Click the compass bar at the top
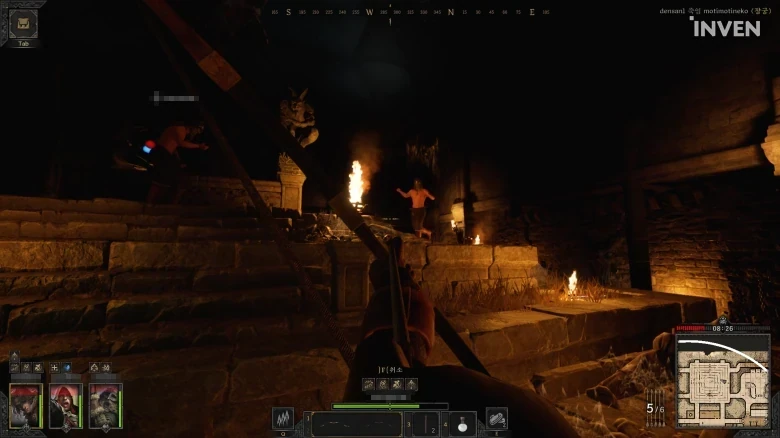This screenshot has height=438, width=780. tap(410, 12)
